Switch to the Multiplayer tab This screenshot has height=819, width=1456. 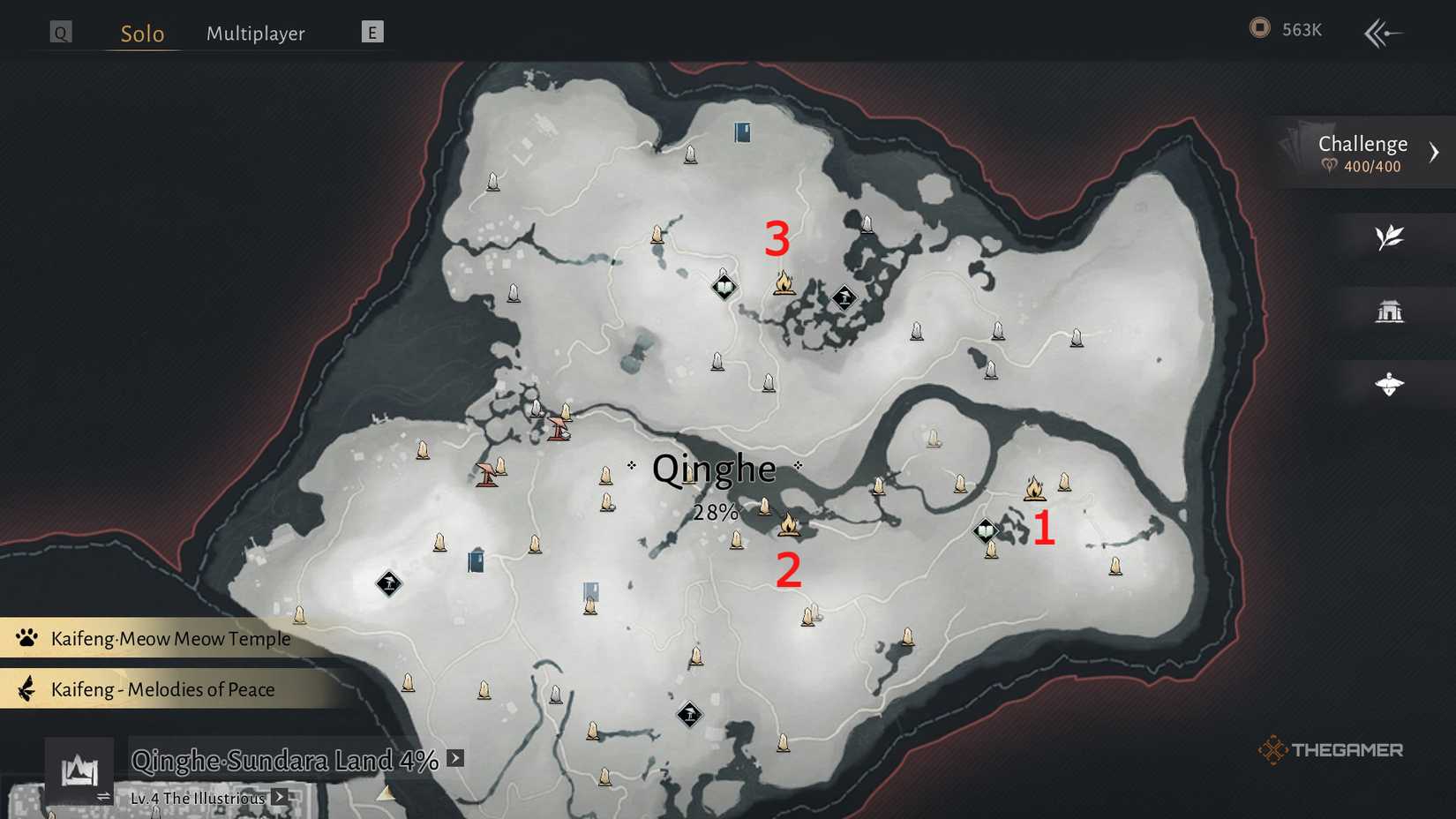tap(255, 33)
